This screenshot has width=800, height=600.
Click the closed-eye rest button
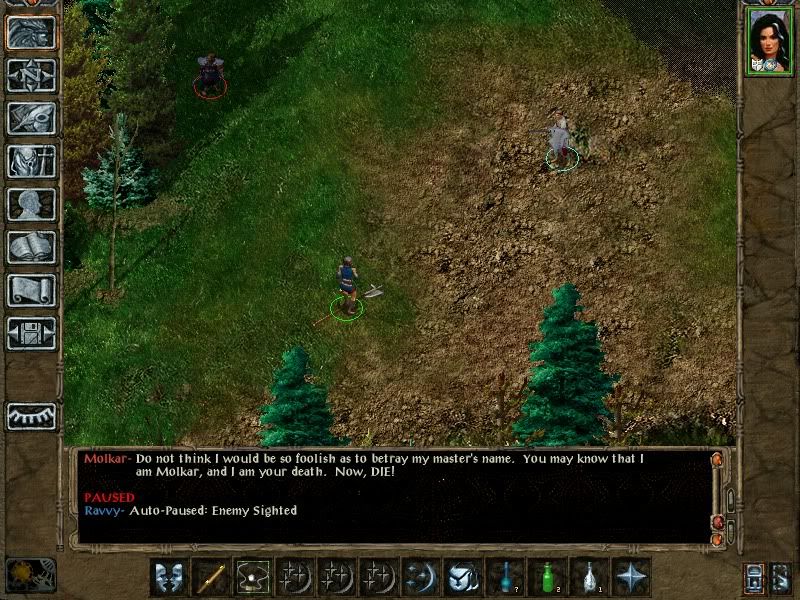(31, 416)
